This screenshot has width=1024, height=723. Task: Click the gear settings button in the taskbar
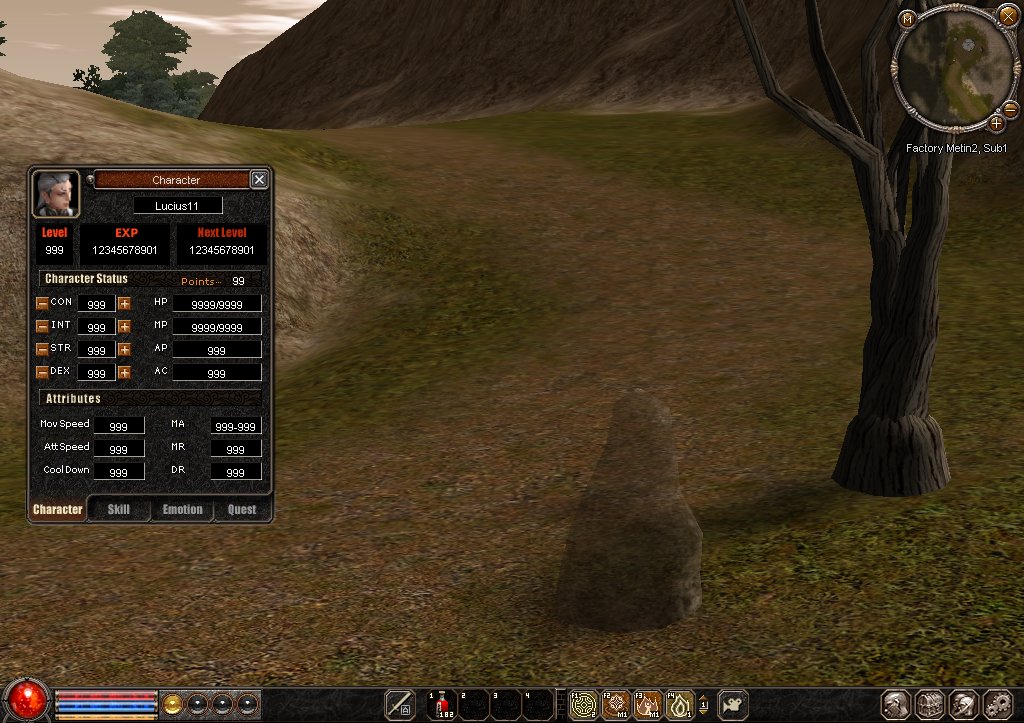pyautogui.click(x=998, y=704)
